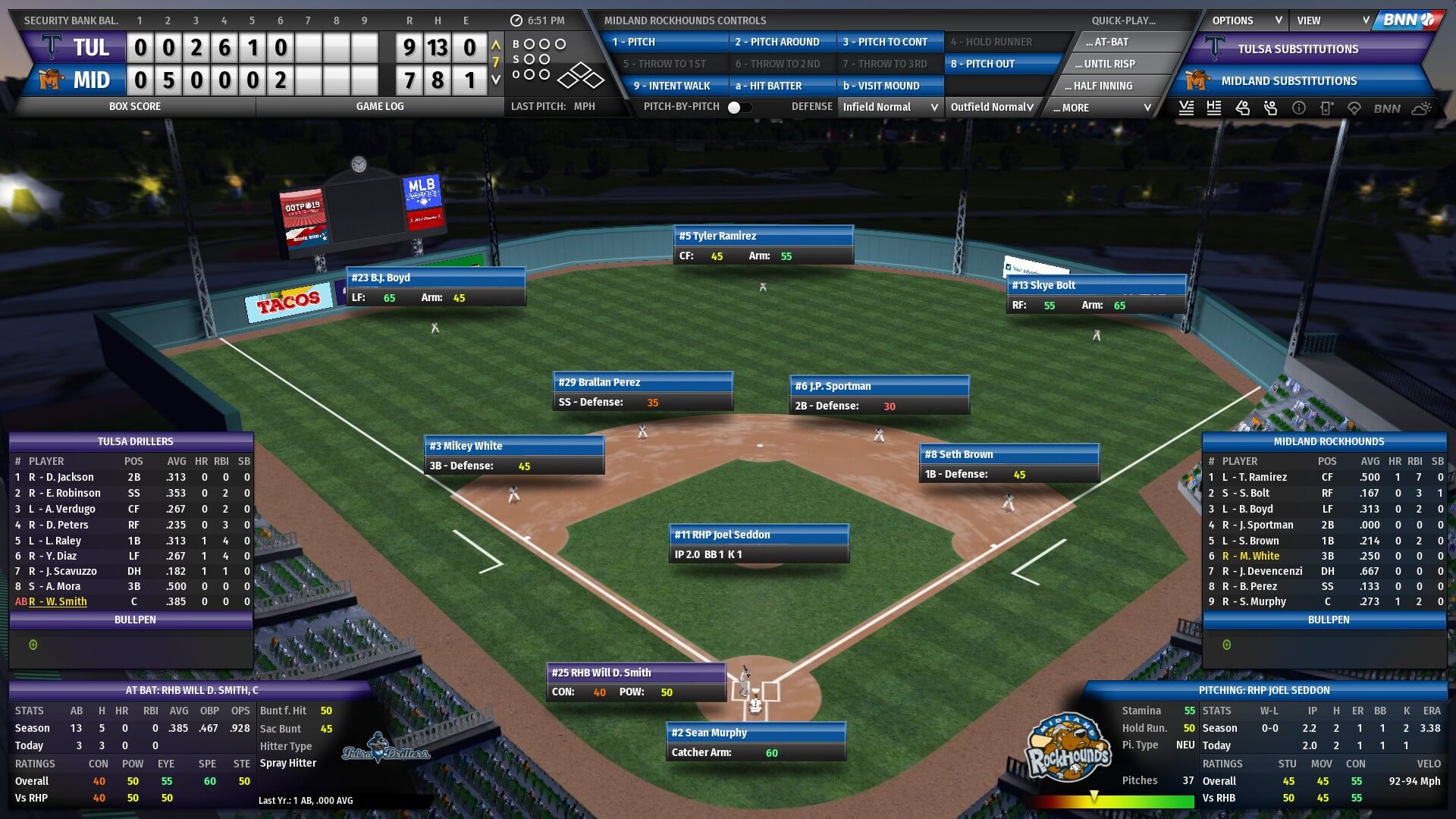Screen dimensions: 1456x819
Task: Open the Outfield Normal defense dropdown
Action: [992, 108]
